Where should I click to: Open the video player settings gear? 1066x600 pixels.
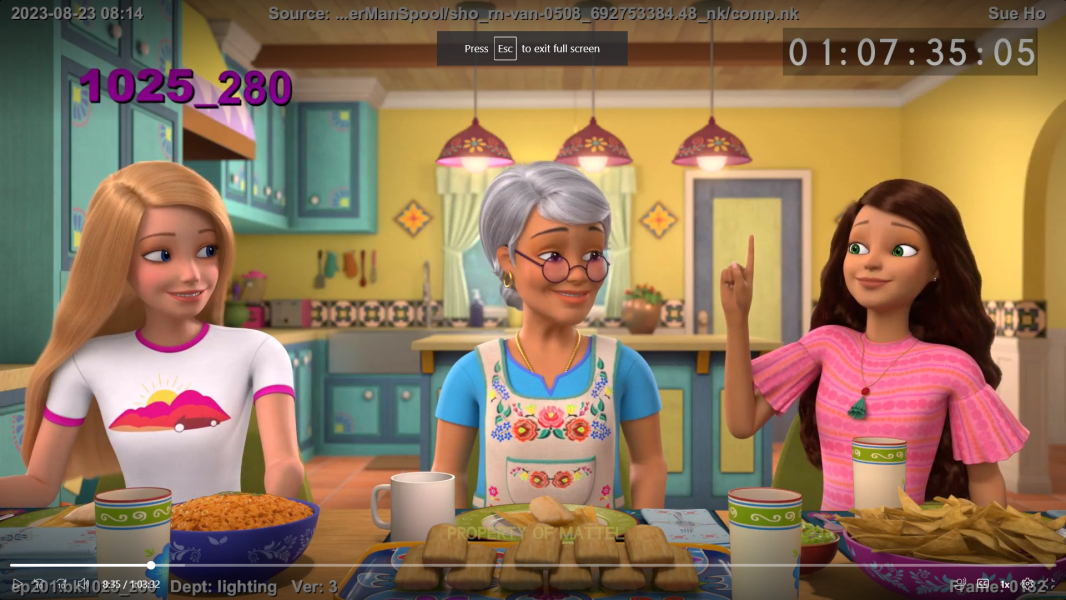[x=1028, y=584]
